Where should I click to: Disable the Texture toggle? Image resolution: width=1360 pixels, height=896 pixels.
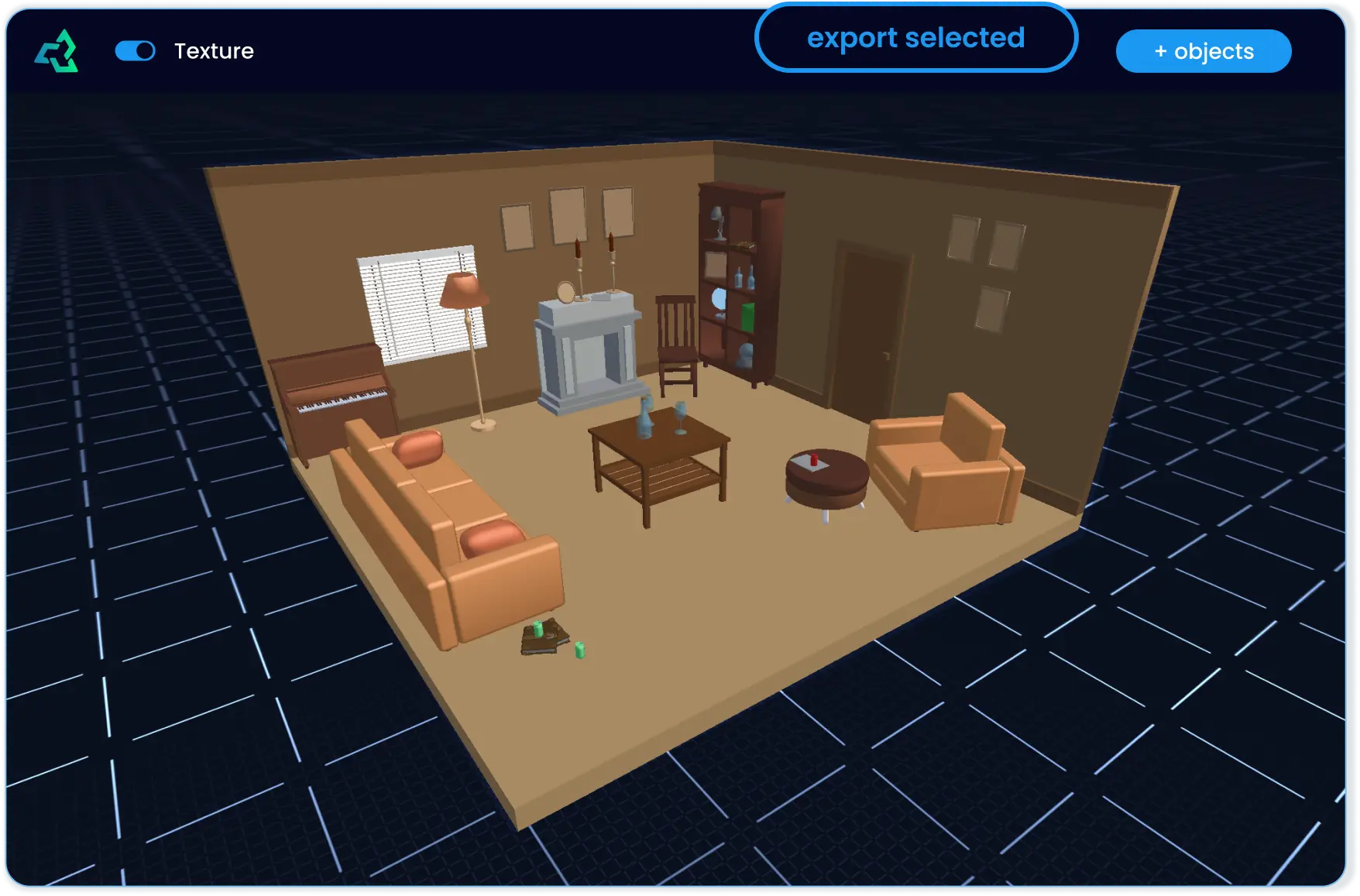136,51
